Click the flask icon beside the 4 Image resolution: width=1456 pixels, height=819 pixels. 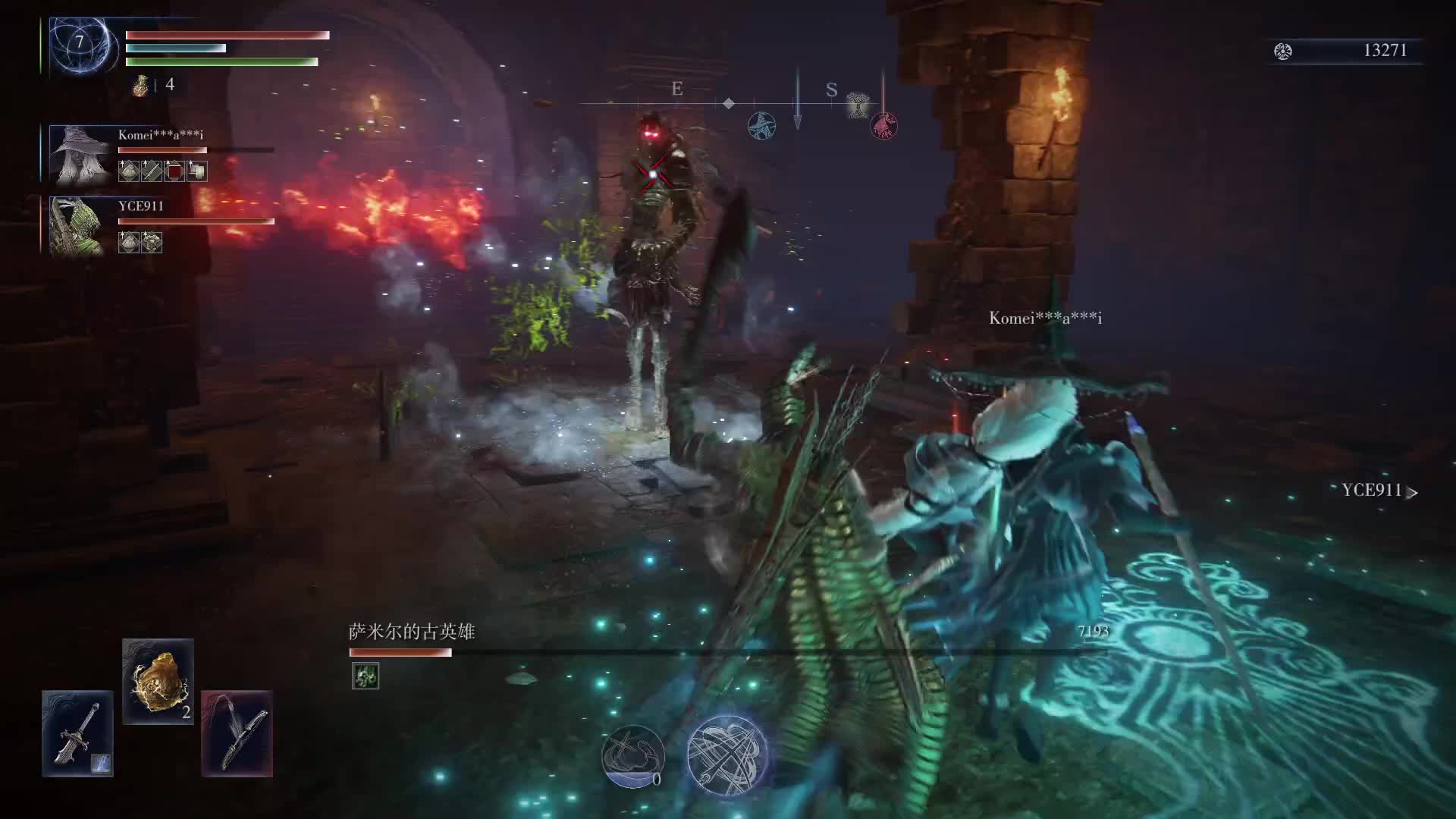click(x=140, y=85)
